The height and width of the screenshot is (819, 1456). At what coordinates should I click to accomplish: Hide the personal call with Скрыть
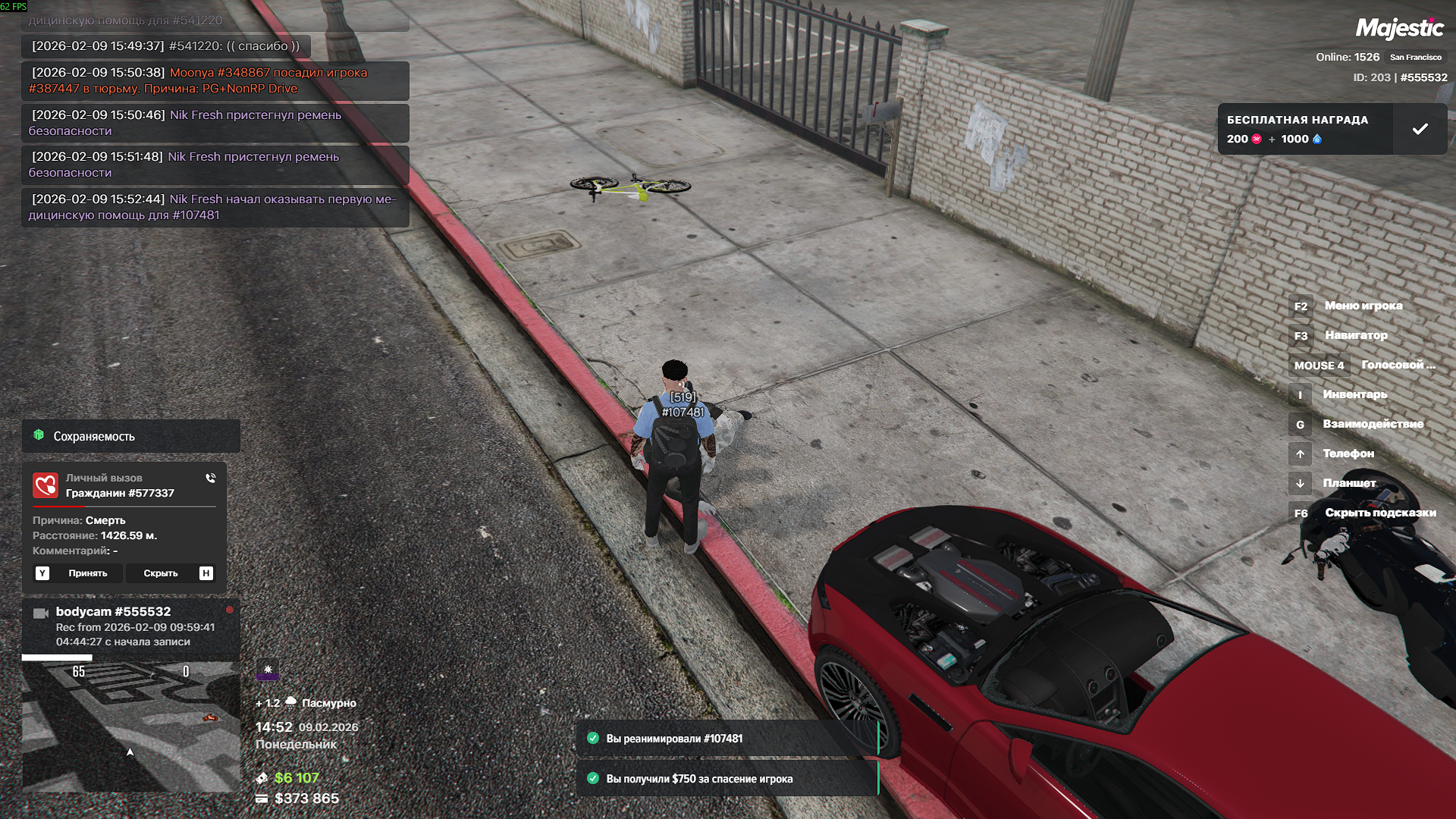pyautogui.click(x=161, y=573)
